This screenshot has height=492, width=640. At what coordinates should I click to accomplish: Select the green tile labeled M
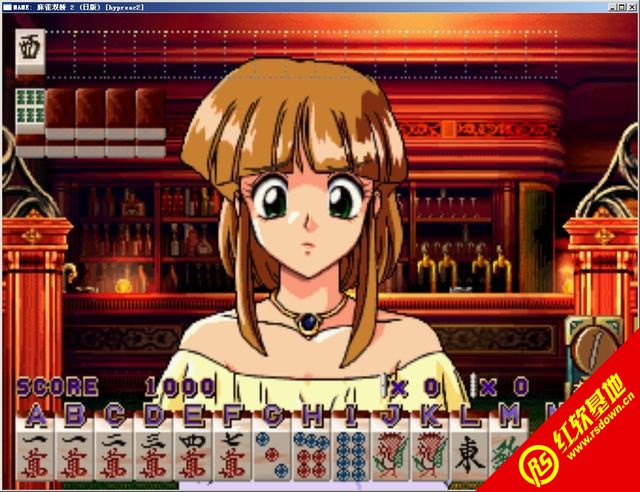[x=505, y=457]
